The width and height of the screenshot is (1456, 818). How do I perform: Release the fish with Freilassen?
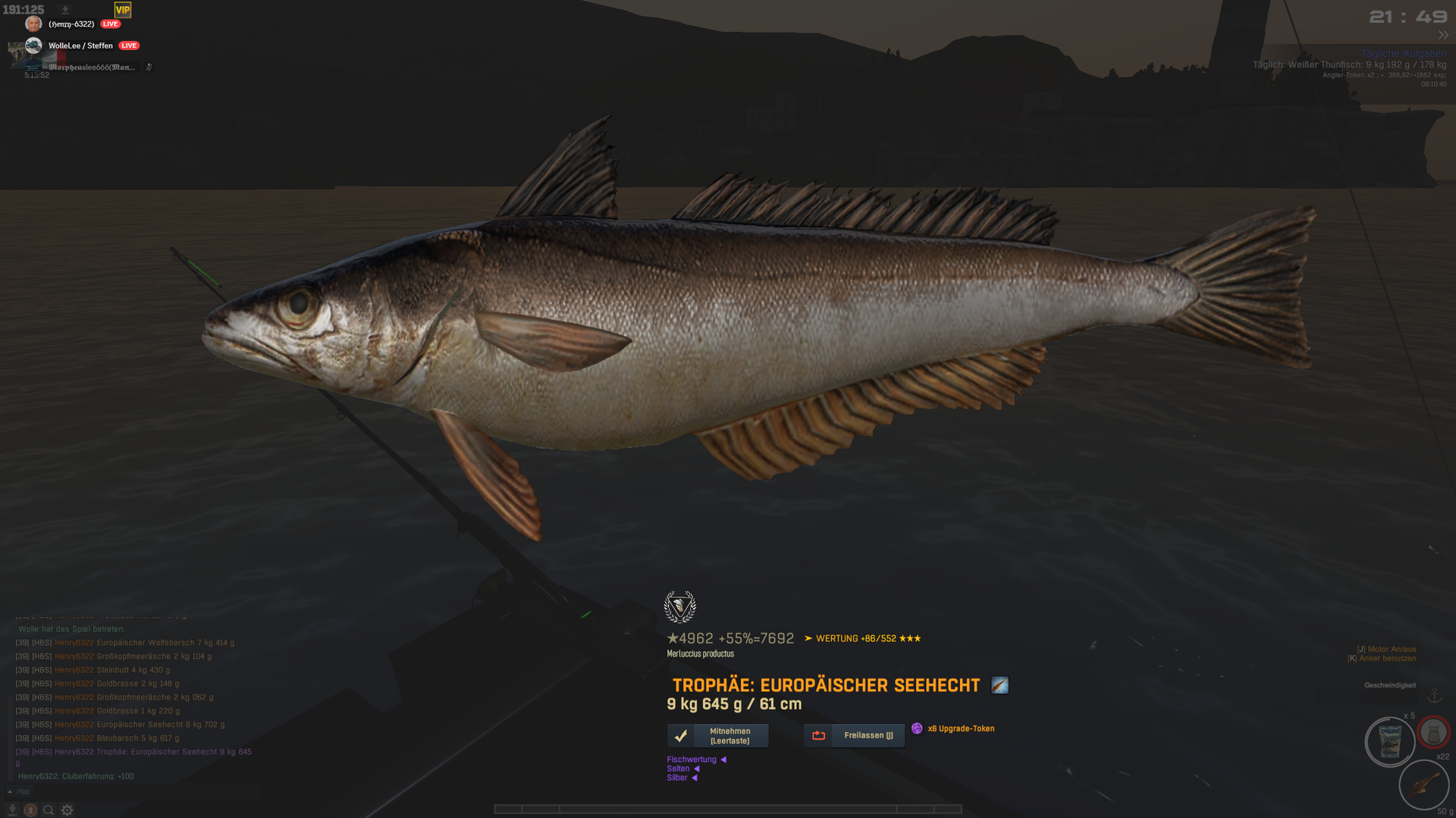tap(855, 735)
